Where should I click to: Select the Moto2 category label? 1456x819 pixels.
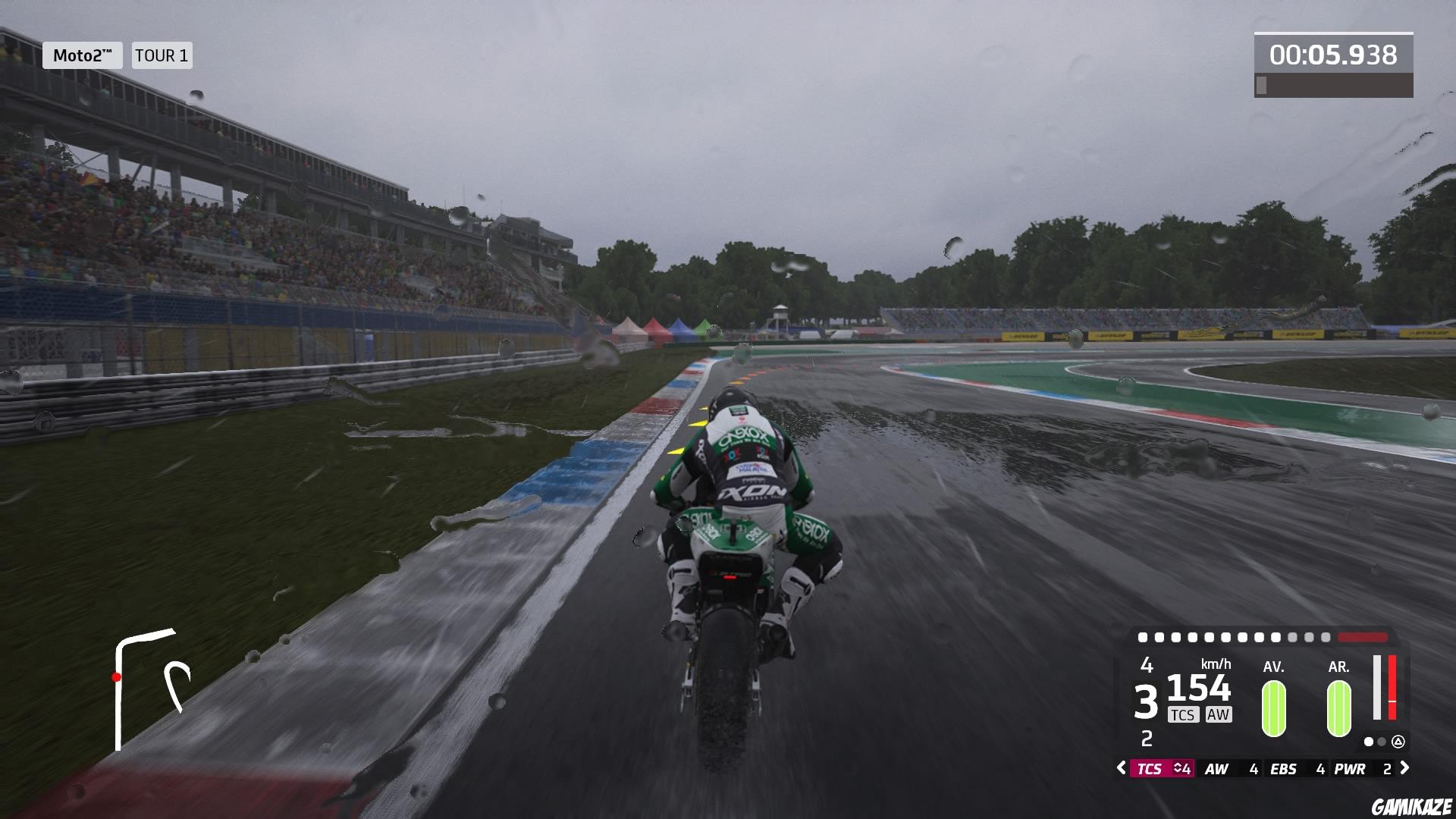point(81,55)
